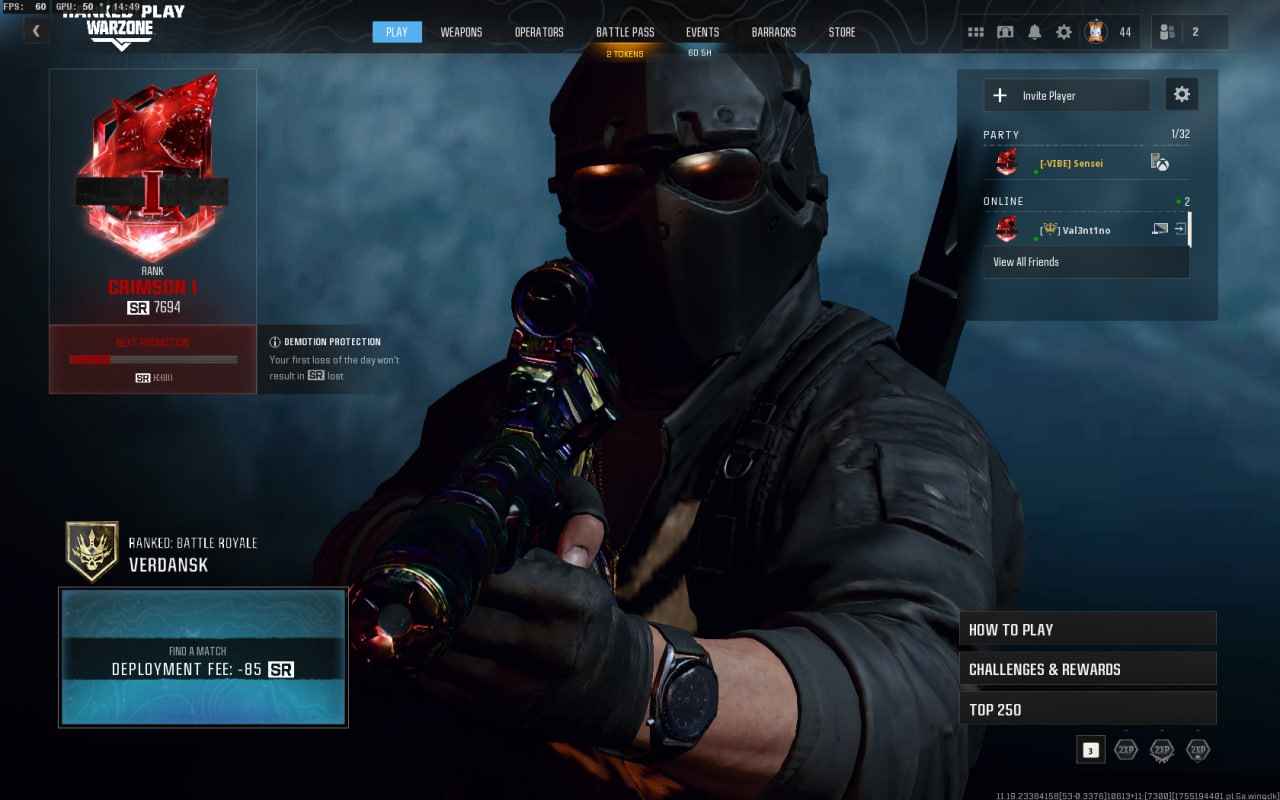This screenshot has height=800, width=1280.
Task: Open the notifications bell icon
Action: [x=1033, y=31]
